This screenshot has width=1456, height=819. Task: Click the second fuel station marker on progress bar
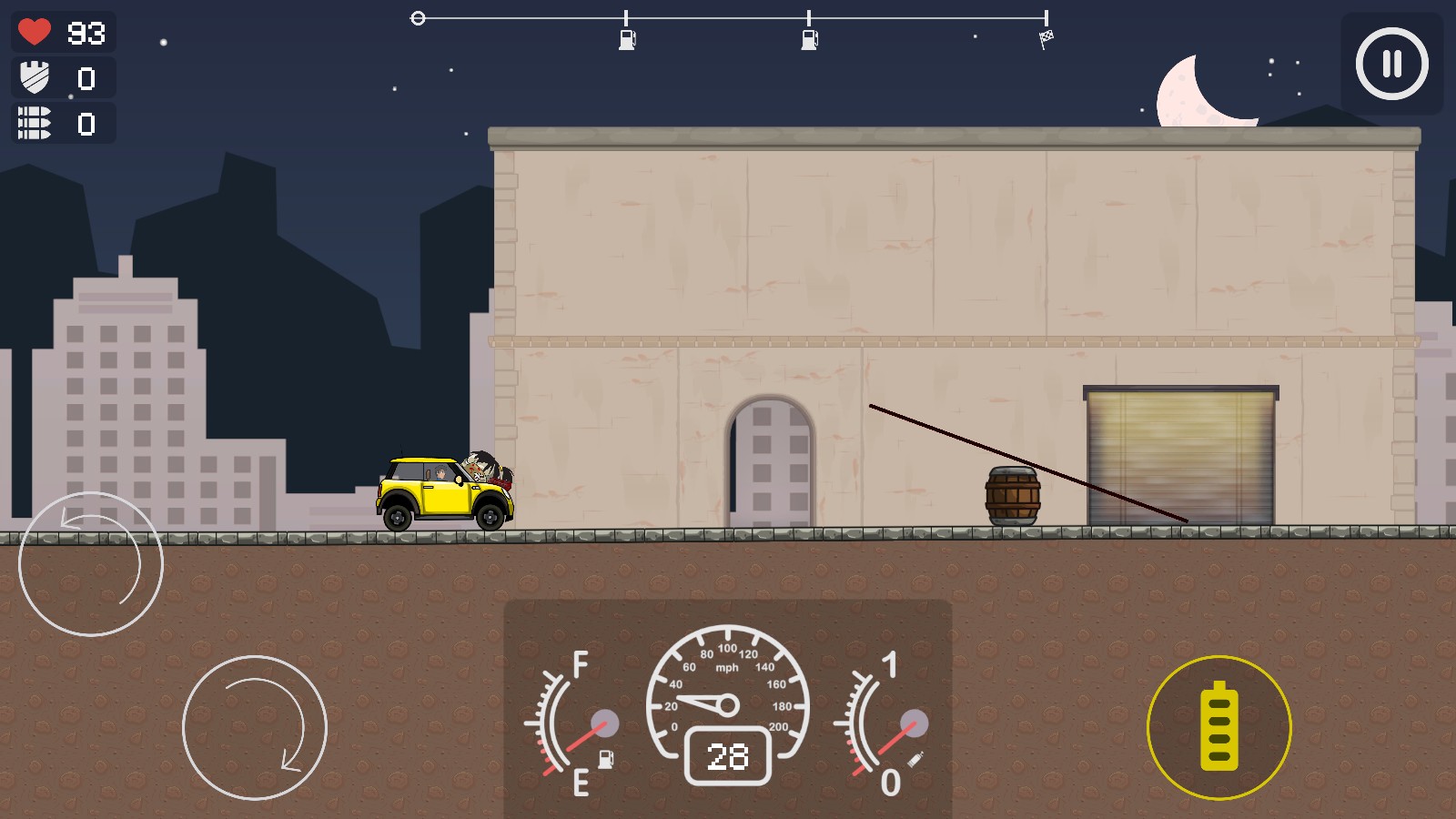[x=808, y=38]
